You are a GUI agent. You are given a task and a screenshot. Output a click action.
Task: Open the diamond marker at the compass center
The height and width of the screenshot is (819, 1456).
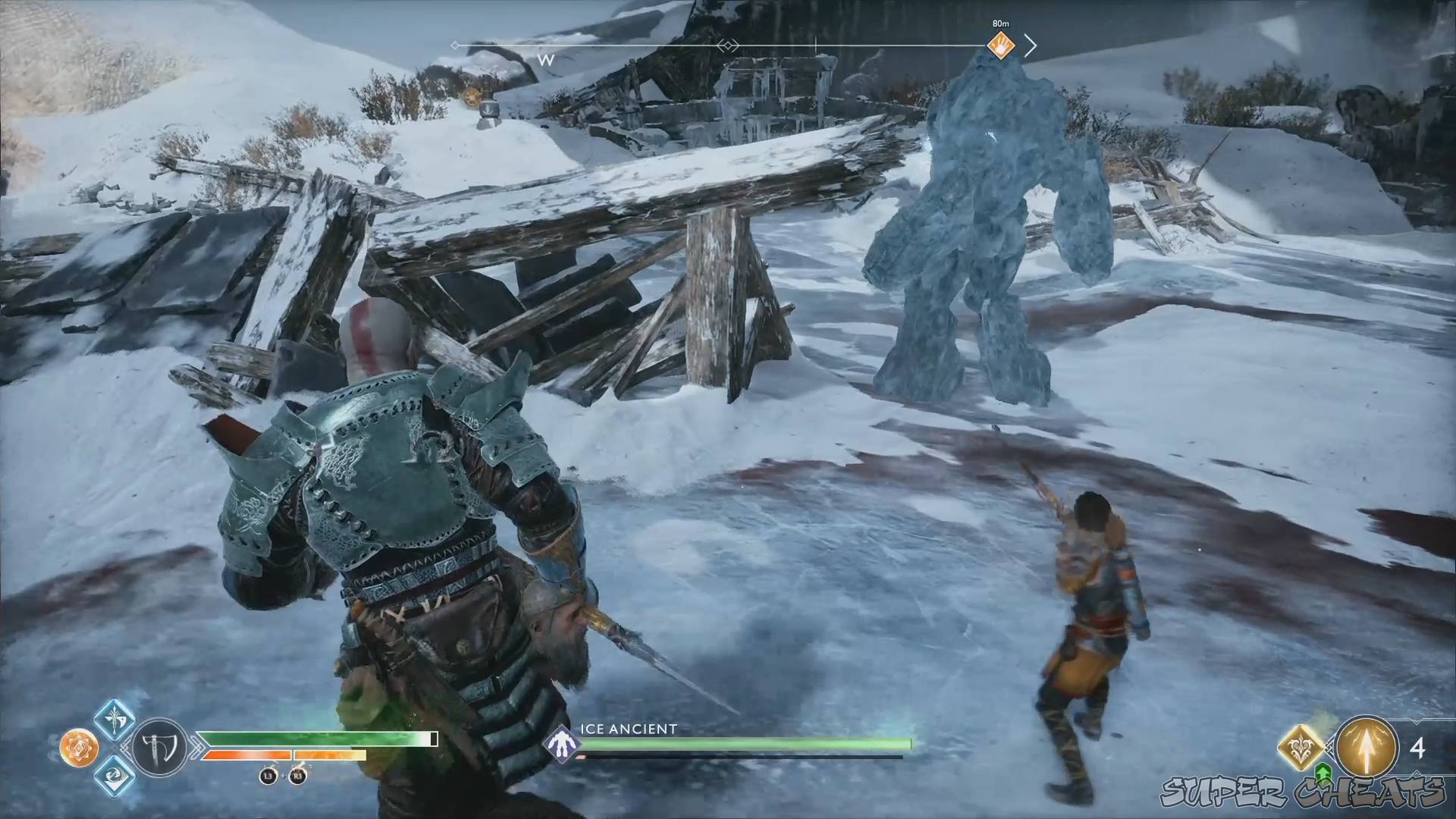[x=726, y=45]
